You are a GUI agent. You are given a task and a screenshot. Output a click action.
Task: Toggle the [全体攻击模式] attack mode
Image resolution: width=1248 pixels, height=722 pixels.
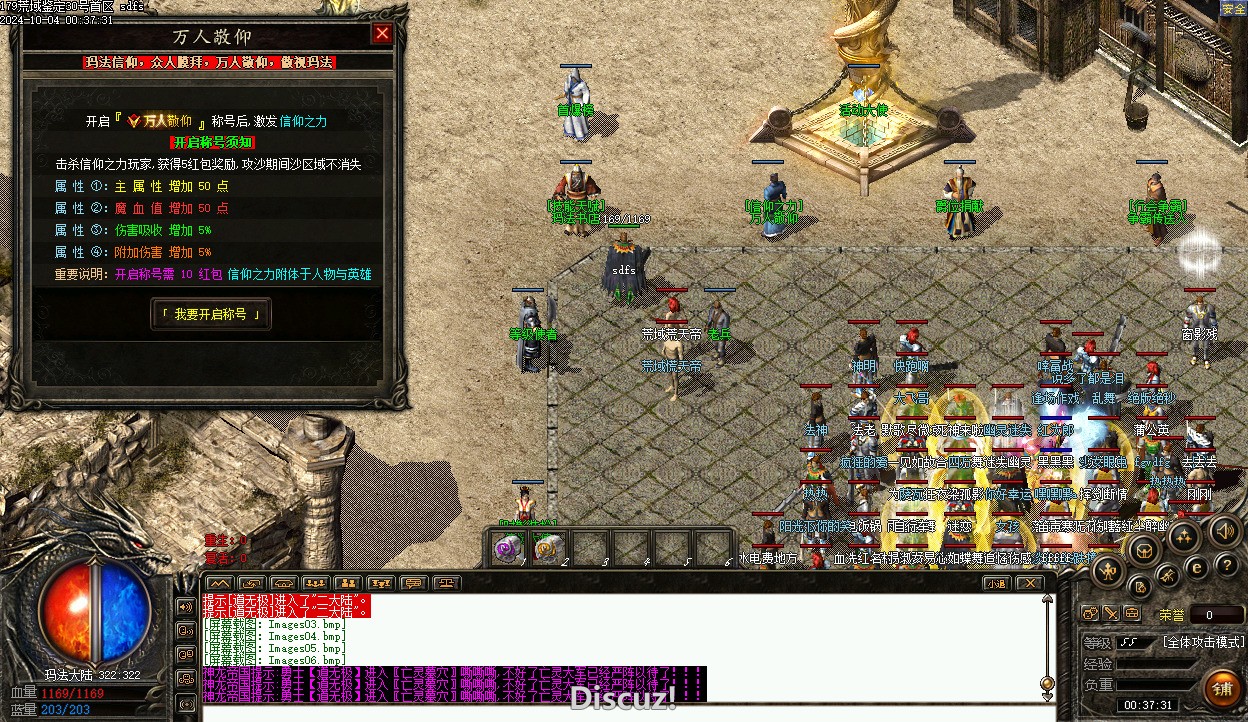click(1203, 642)
